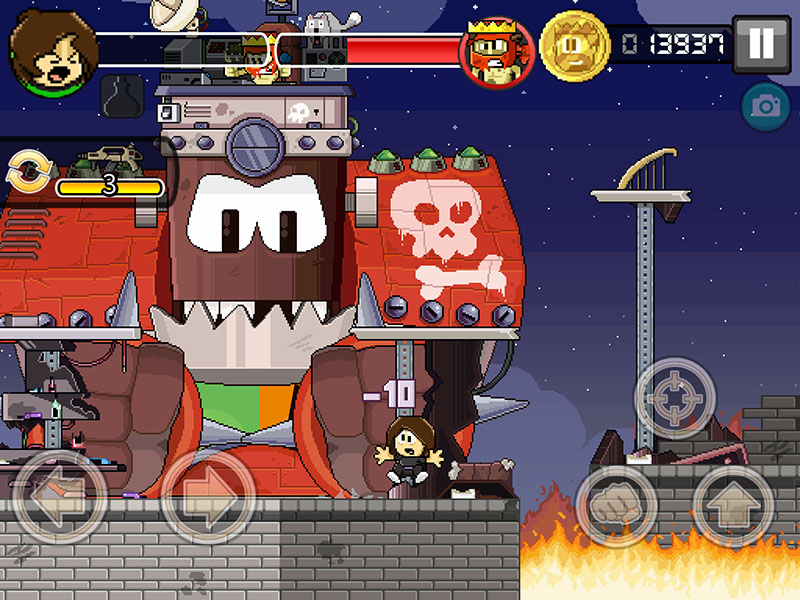The image size is (800, 600).
Task: Take a screenshot with the camera button
Action: tap(765, 108)
